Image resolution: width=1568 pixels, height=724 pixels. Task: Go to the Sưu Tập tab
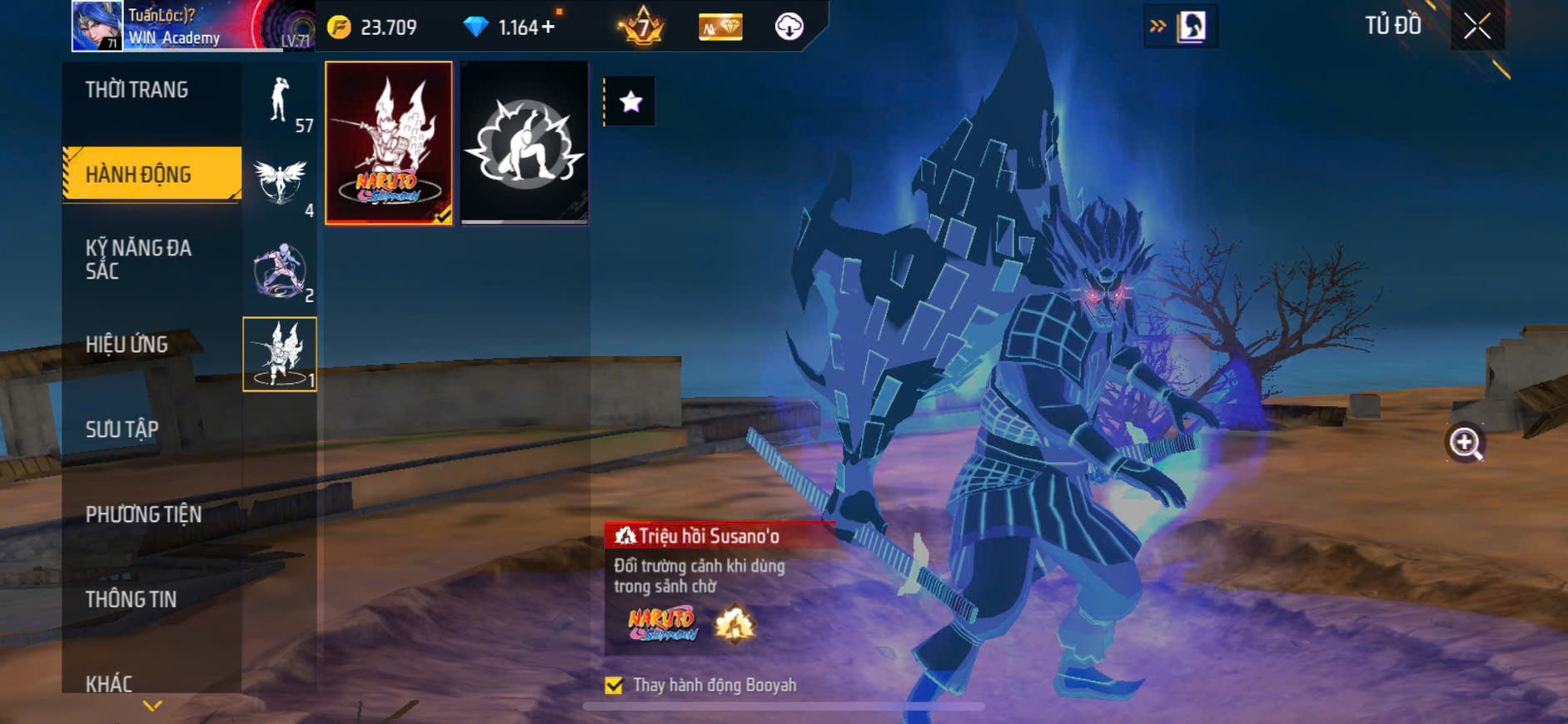point(122,429)
